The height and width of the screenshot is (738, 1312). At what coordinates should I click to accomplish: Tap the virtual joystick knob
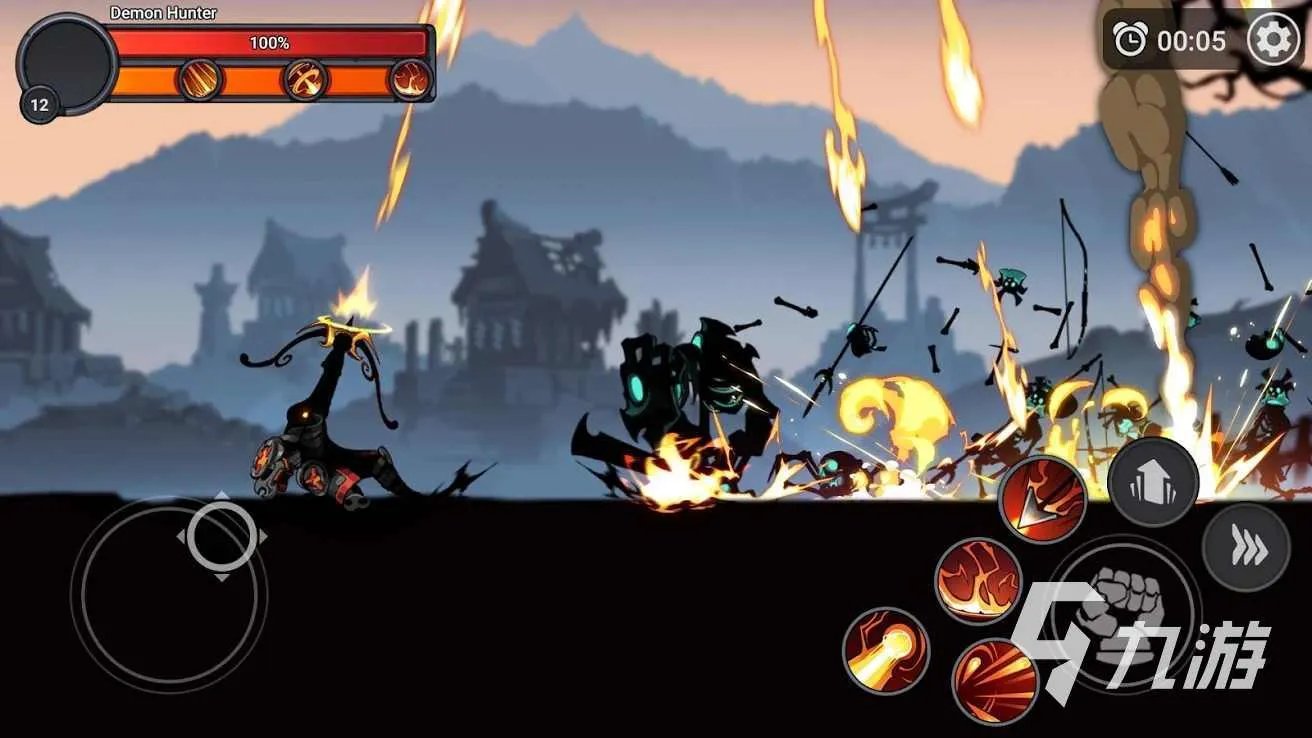click(x=221, y=537)
